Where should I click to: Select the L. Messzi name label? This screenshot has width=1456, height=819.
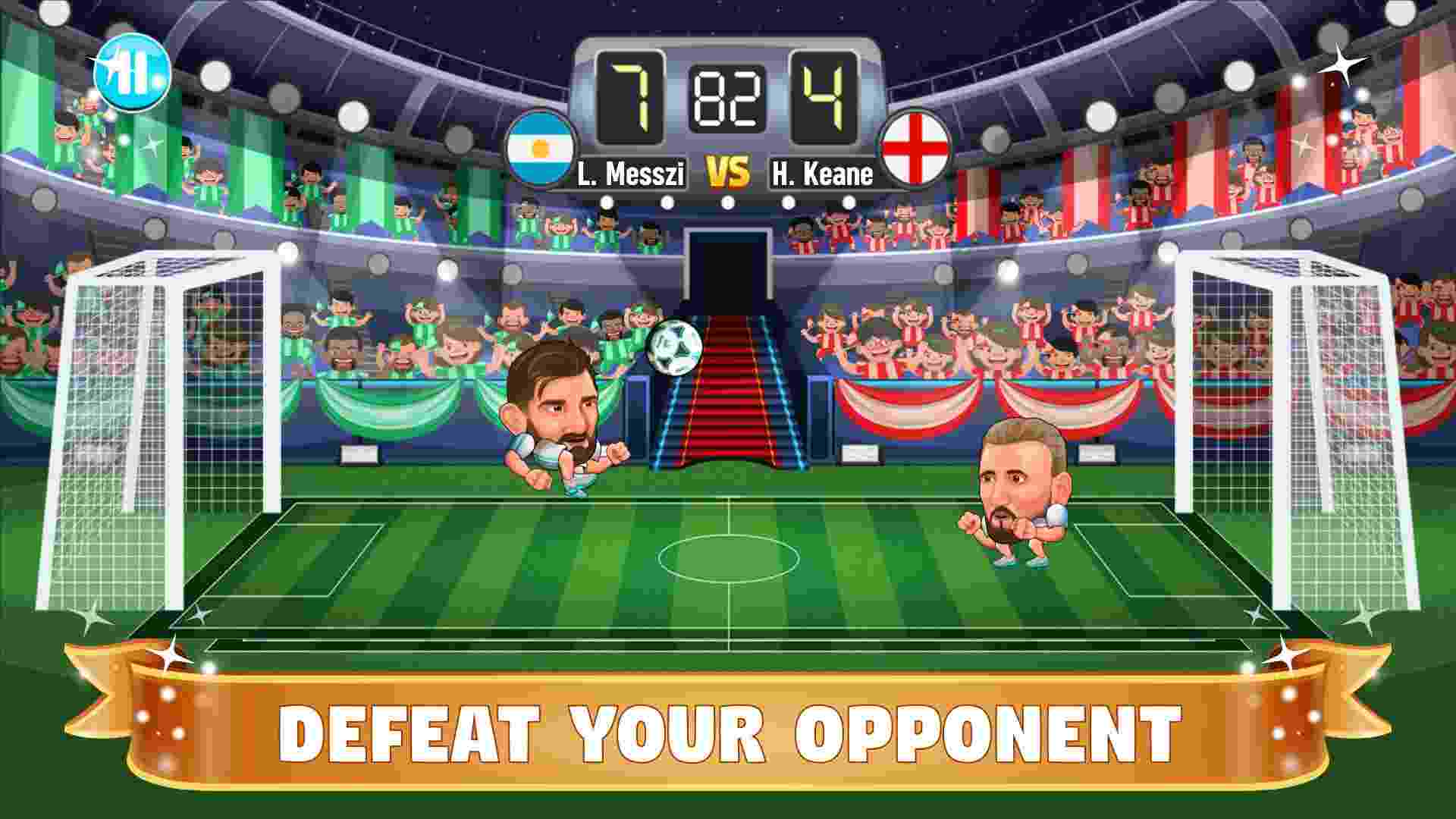point(632,173)
